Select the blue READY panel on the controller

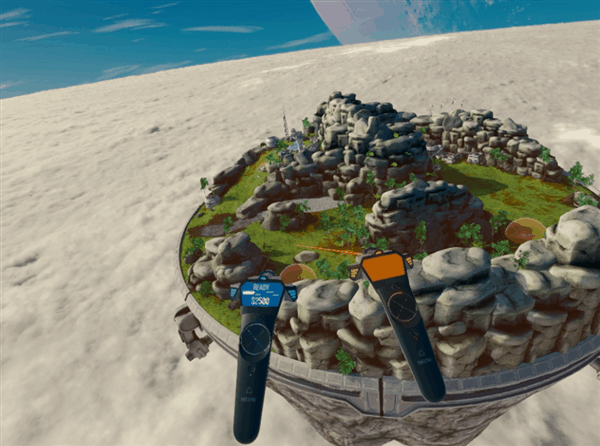262,293
